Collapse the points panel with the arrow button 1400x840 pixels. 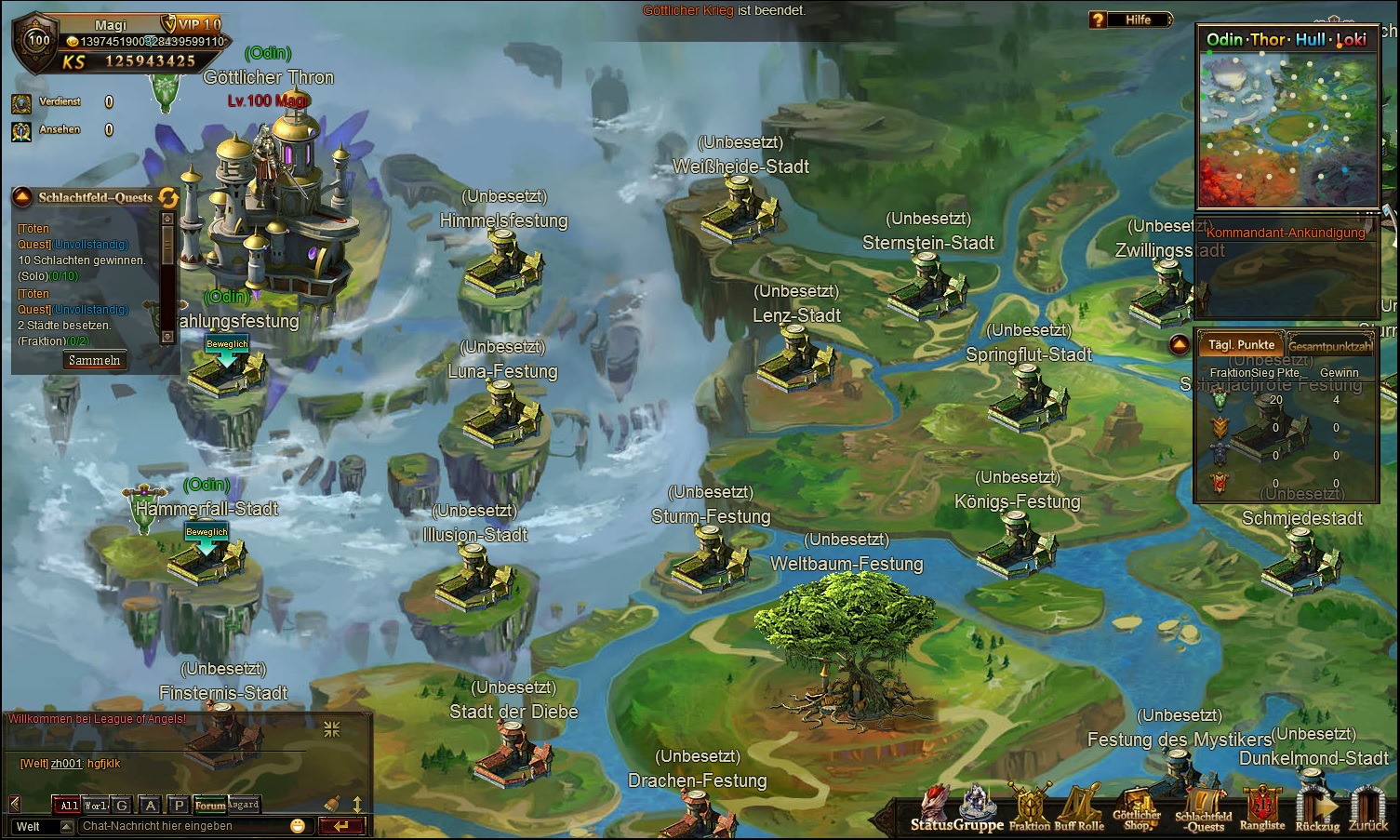click(1180, 345)
